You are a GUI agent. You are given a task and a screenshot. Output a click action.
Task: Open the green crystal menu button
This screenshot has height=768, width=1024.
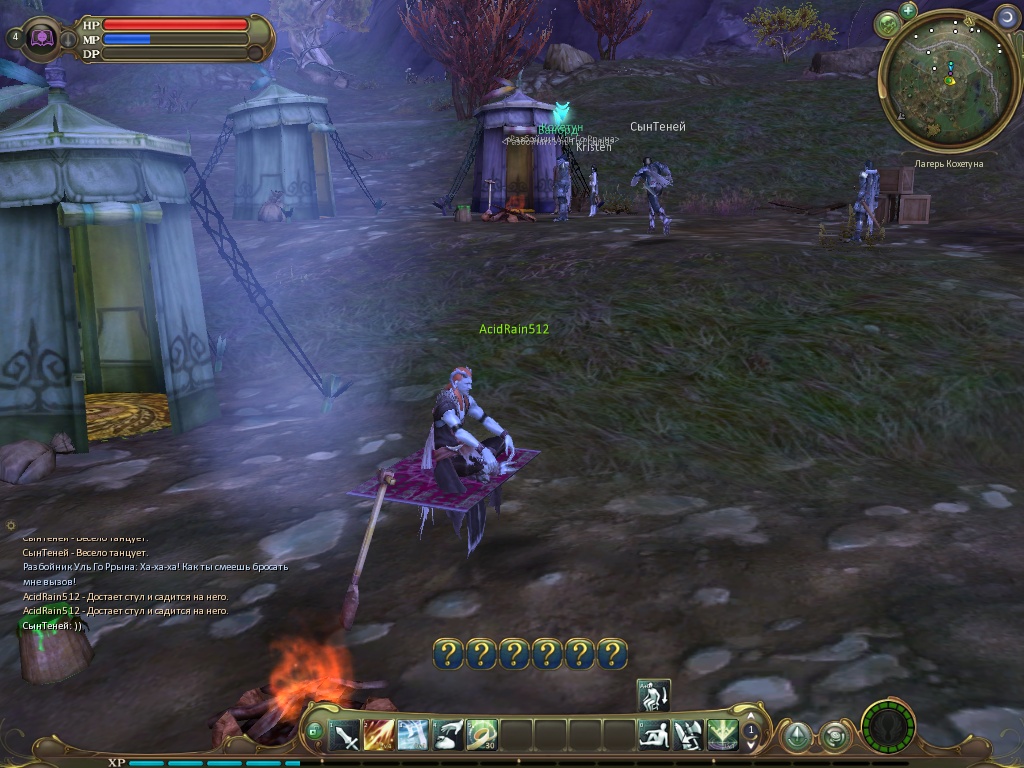point(796,737)
